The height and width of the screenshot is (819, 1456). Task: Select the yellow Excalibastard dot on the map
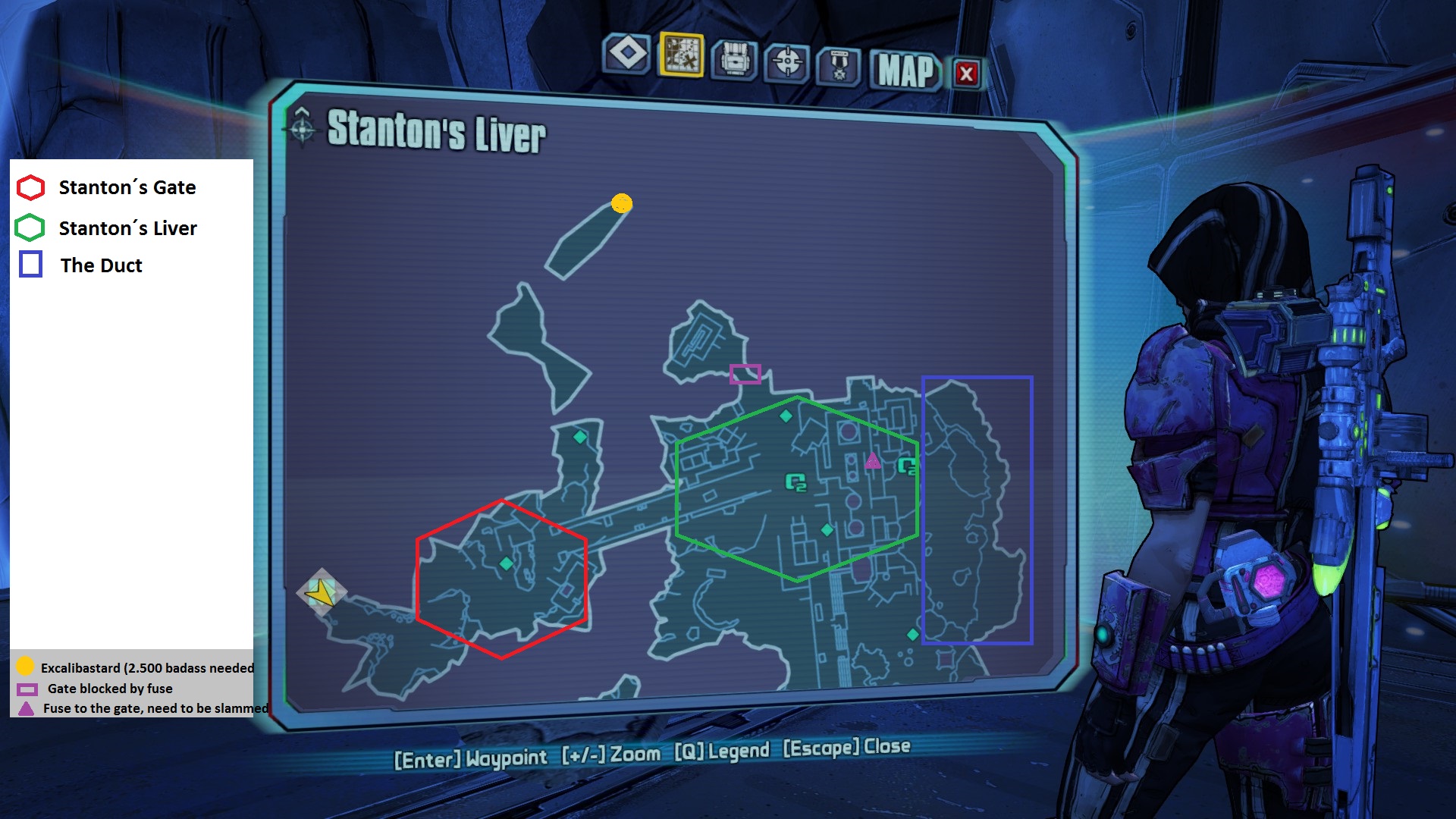pos(622,203)
